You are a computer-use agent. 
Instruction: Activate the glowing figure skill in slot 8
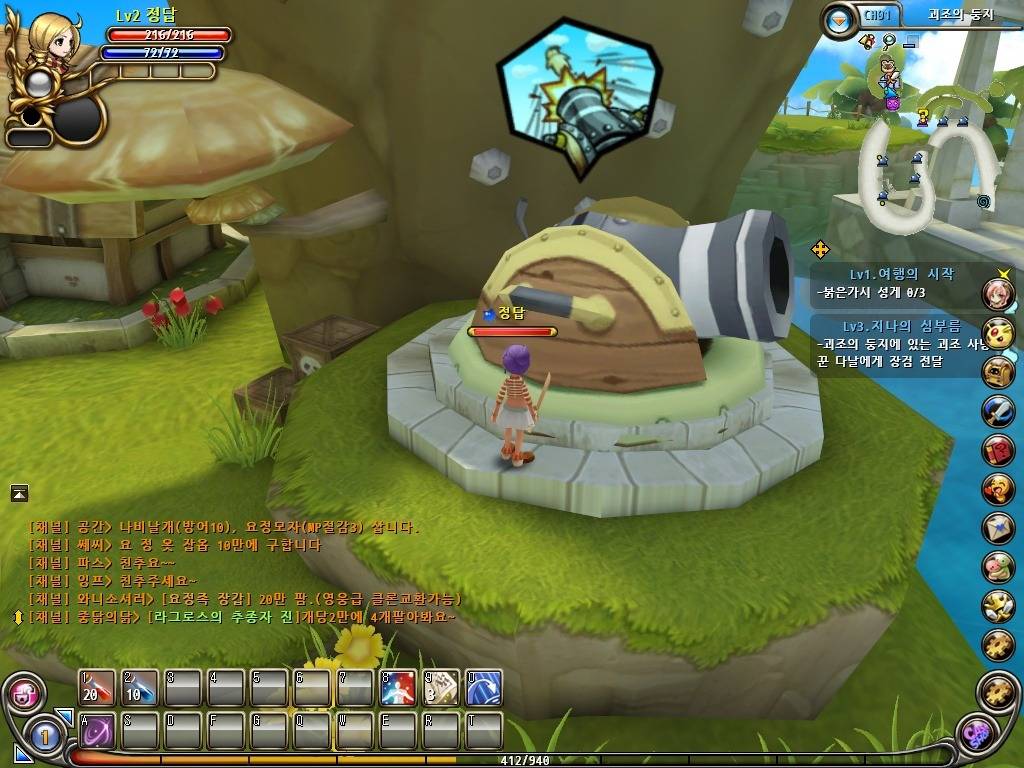(398, 688)
